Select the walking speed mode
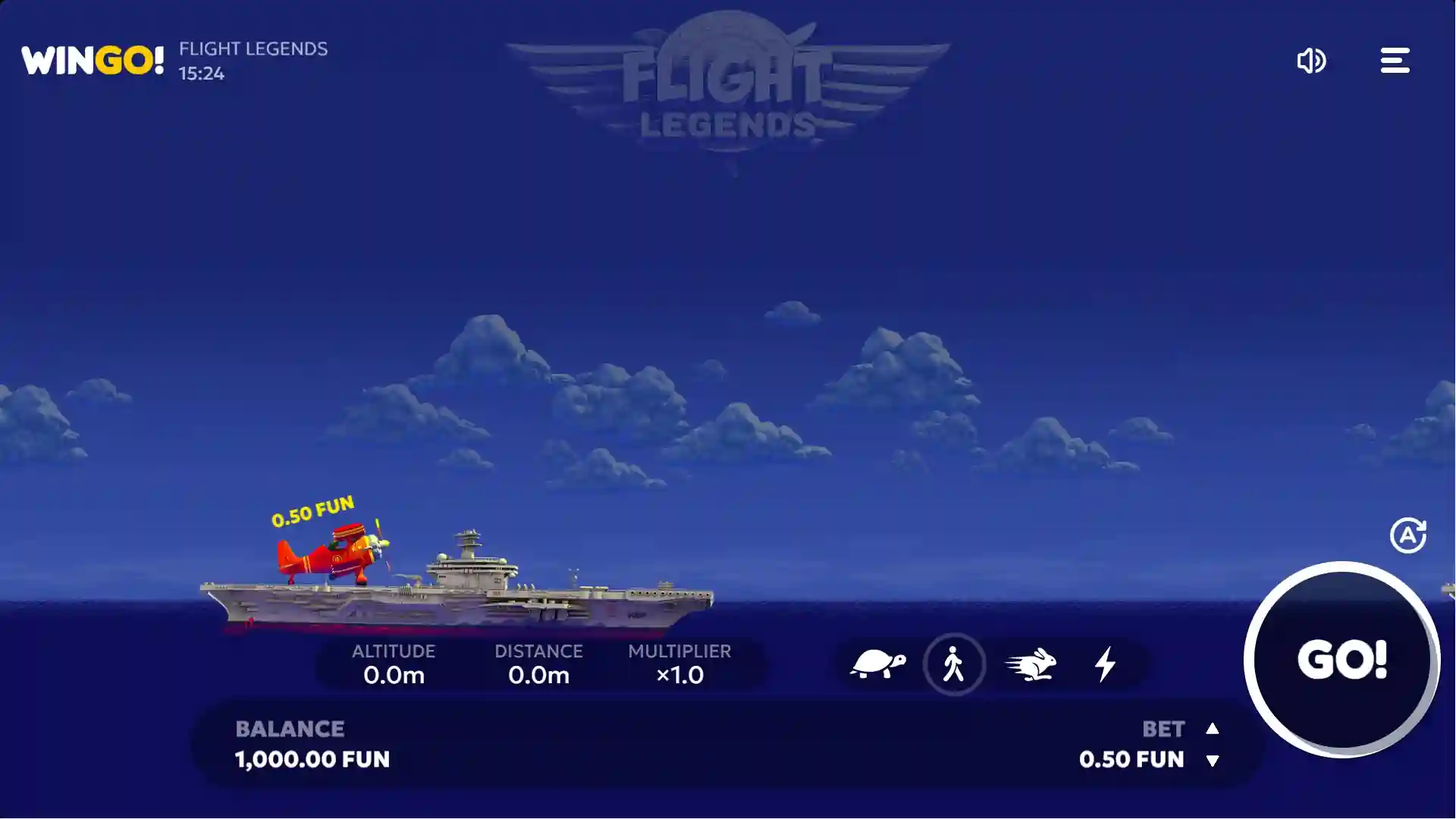 pyautogui.click(x=955, y=664)
